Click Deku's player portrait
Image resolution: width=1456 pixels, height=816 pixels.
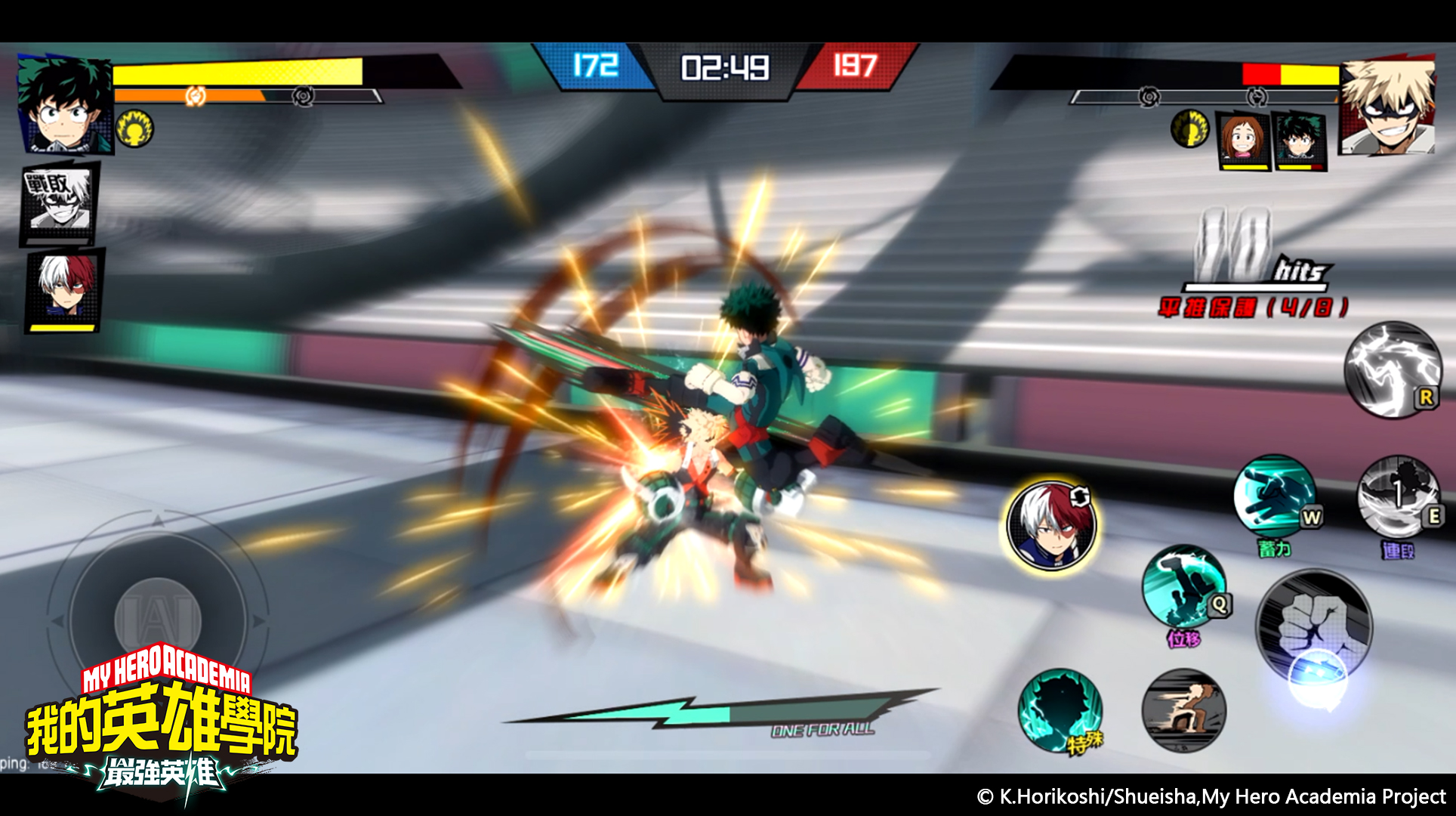64,104
